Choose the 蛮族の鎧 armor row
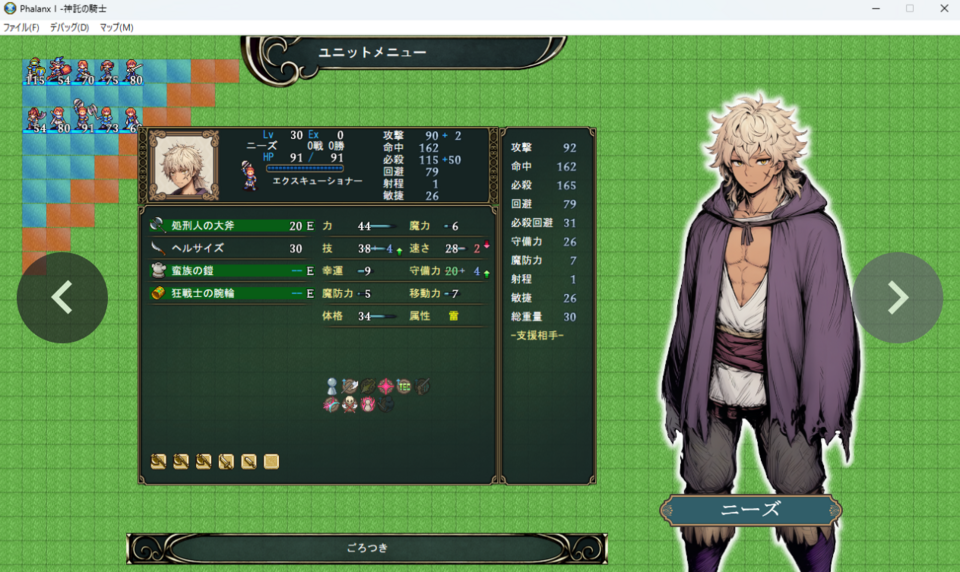This screenshot has width=960, height=572. [232, 271]
